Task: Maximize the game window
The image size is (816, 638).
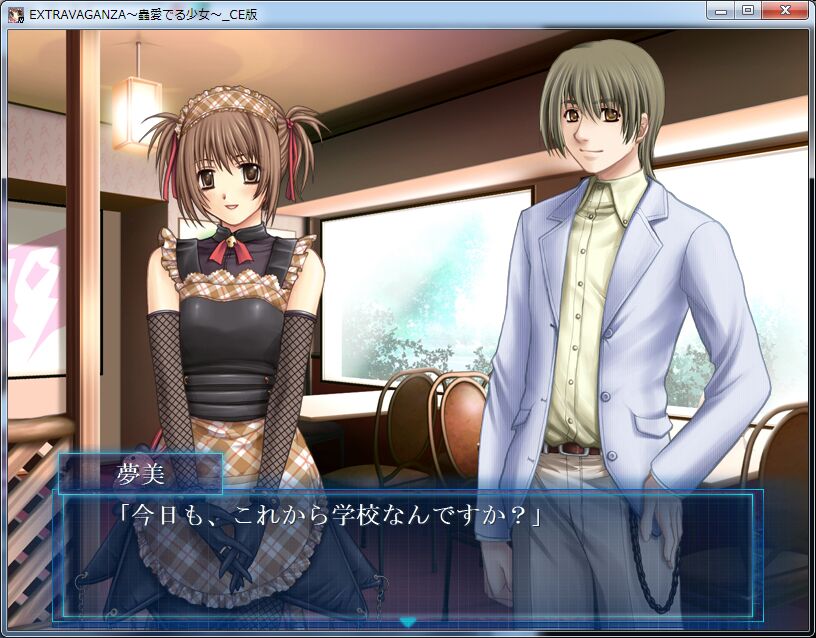Action: pos(747,10)
